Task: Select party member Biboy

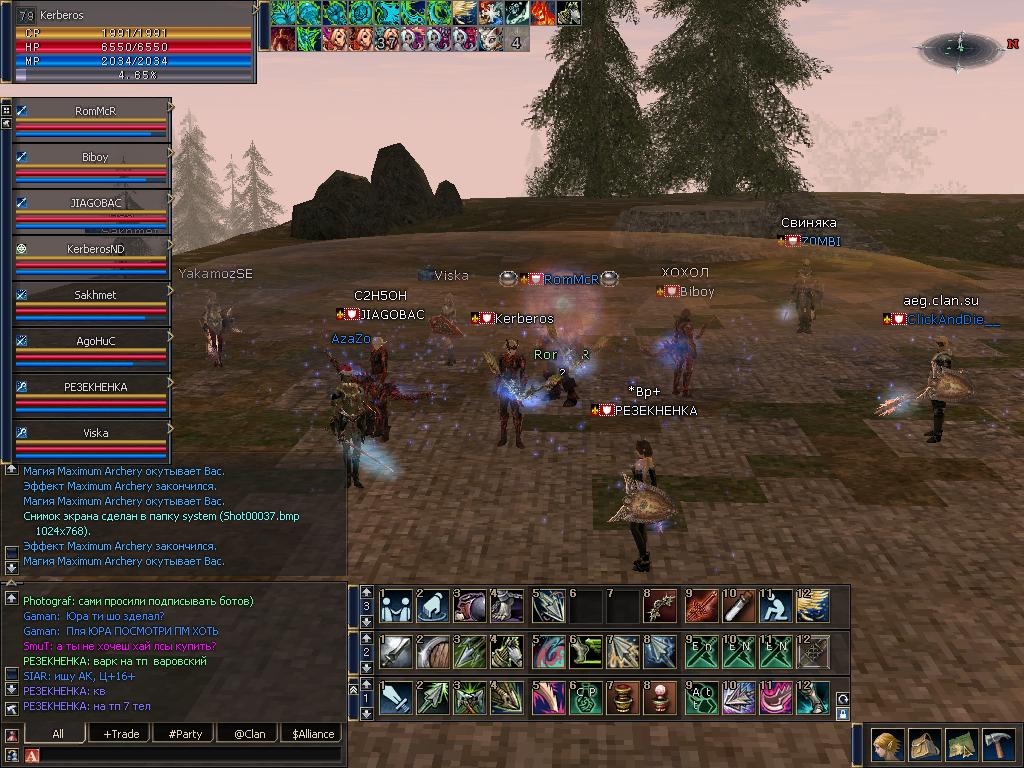Action: click(x=95, y=157)
